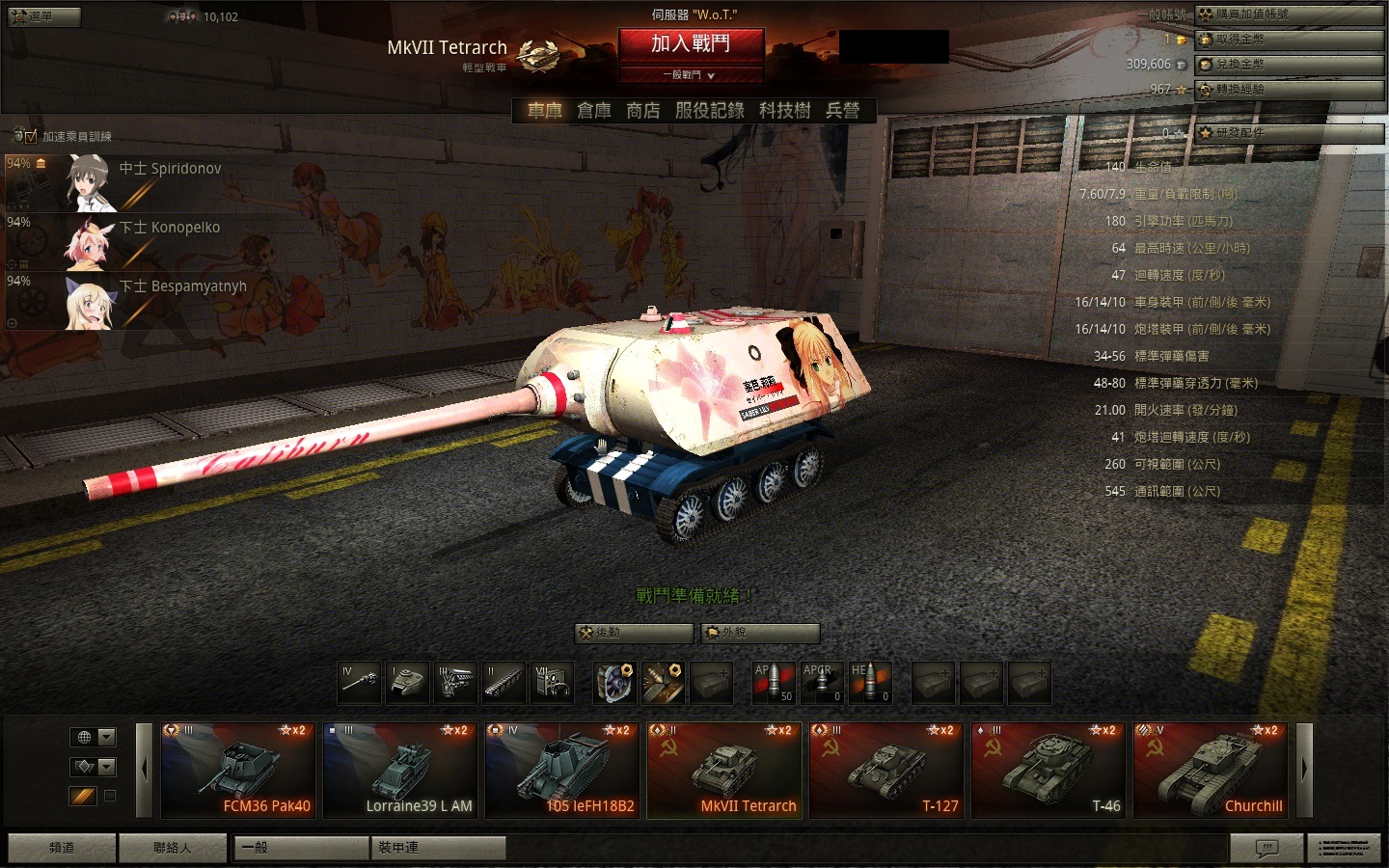Open the 選單 menu button
The height and width of the screenshot is (868, 1389).
(x=43, y=16)
